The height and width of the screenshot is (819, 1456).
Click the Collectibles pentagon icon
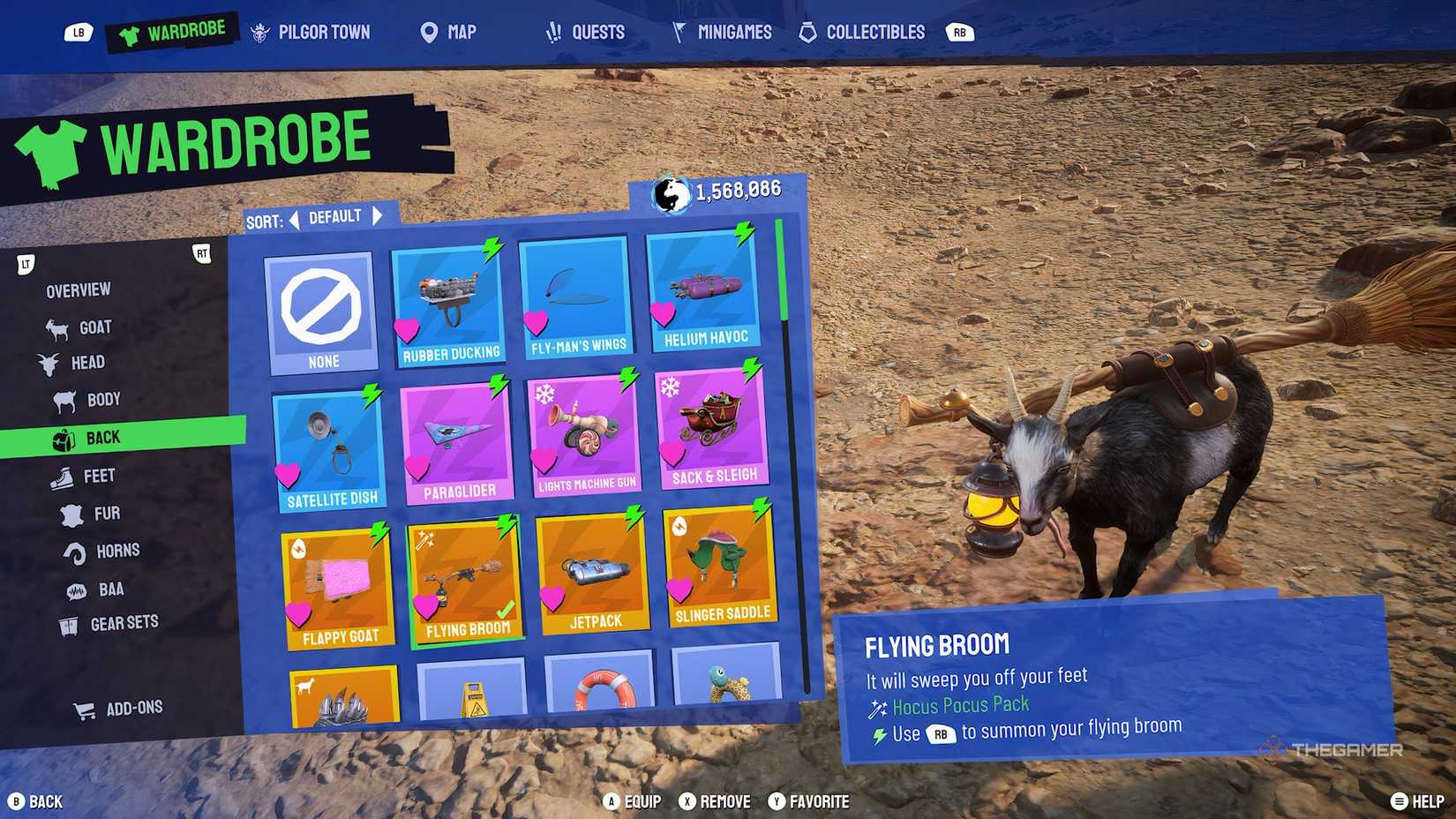point(806,32)
